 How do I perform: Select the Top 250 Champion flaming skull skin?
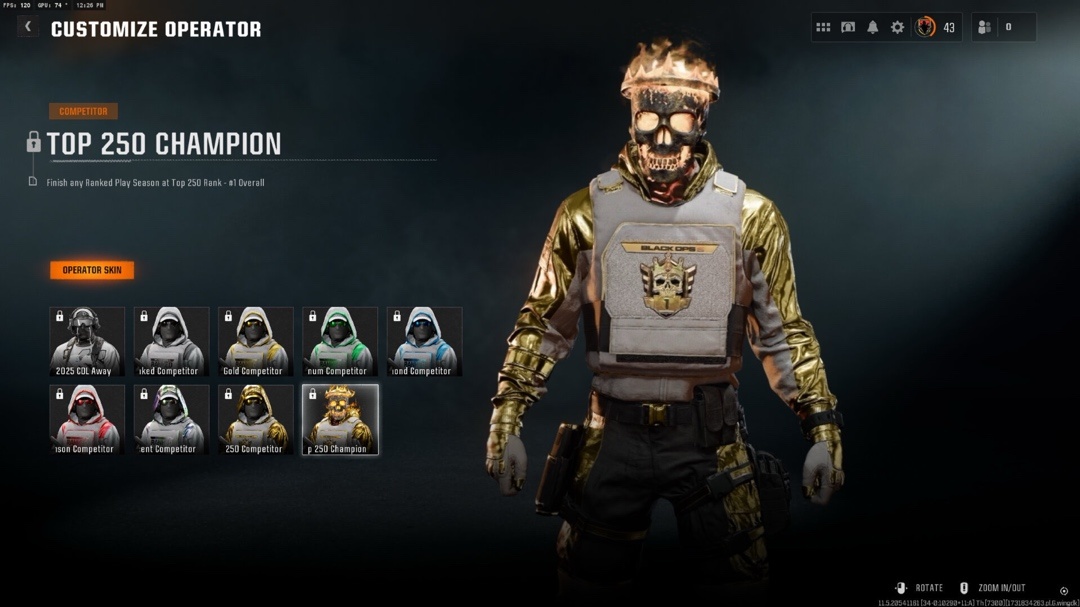pos(340,420)
